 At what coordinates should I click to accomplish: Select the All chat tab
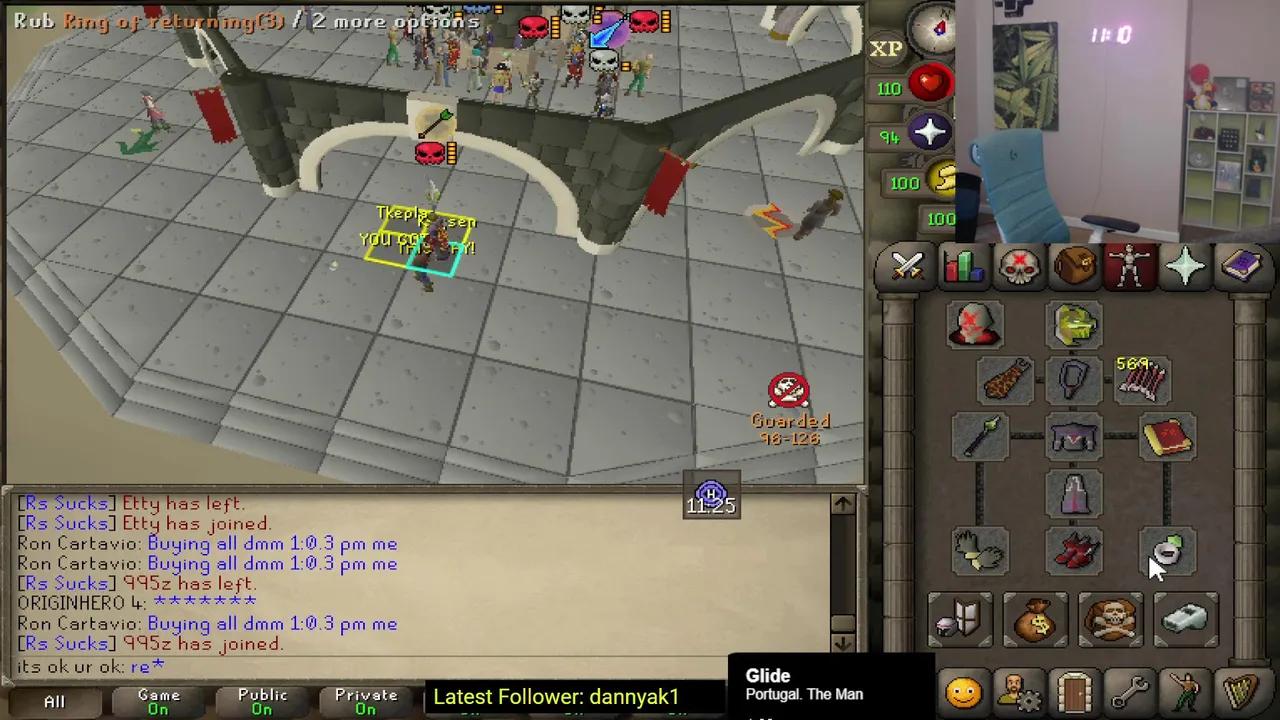click(x=53, y=700)
